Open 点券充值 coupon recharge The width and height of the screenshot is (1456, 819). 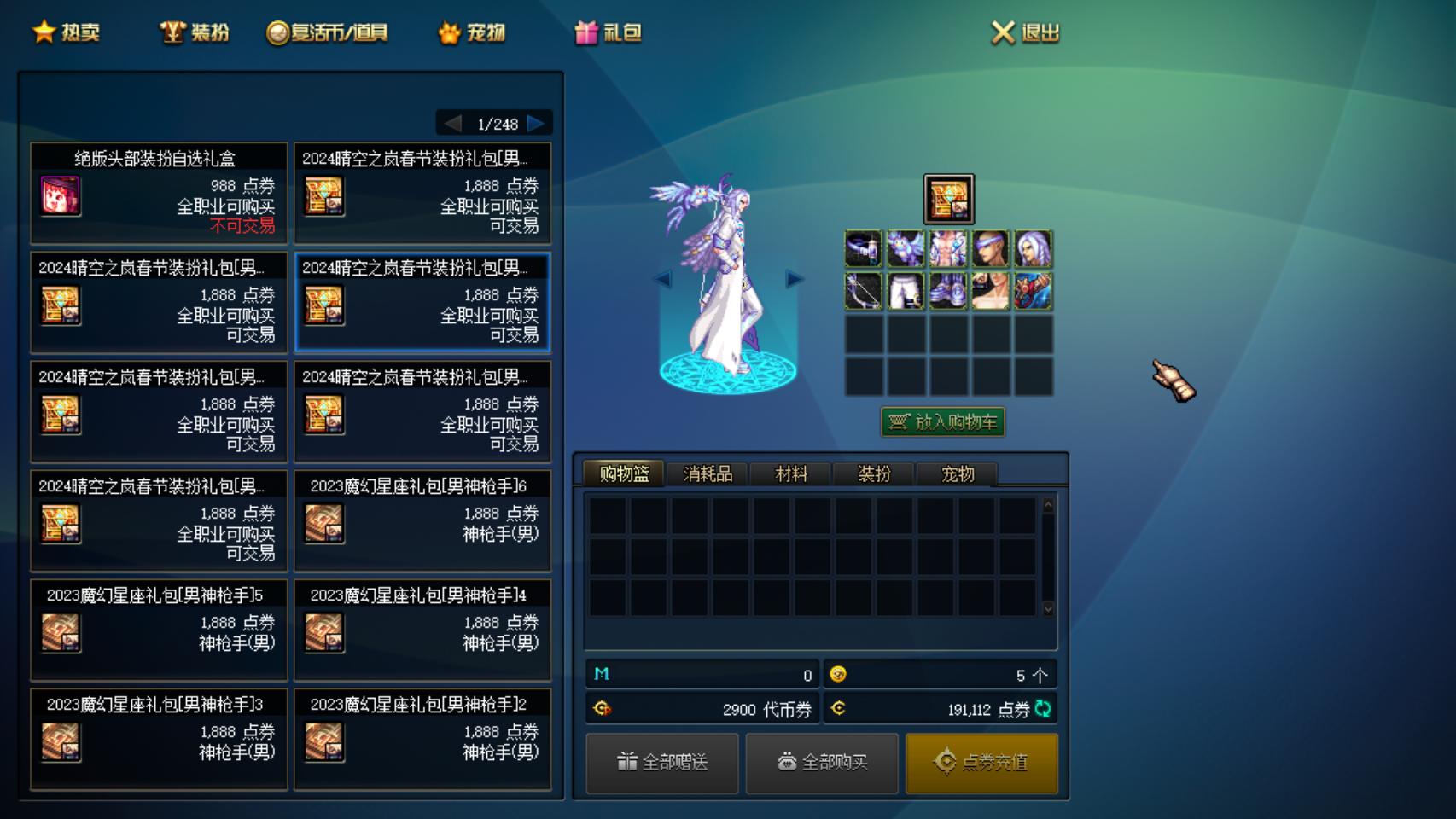[981, 762]
